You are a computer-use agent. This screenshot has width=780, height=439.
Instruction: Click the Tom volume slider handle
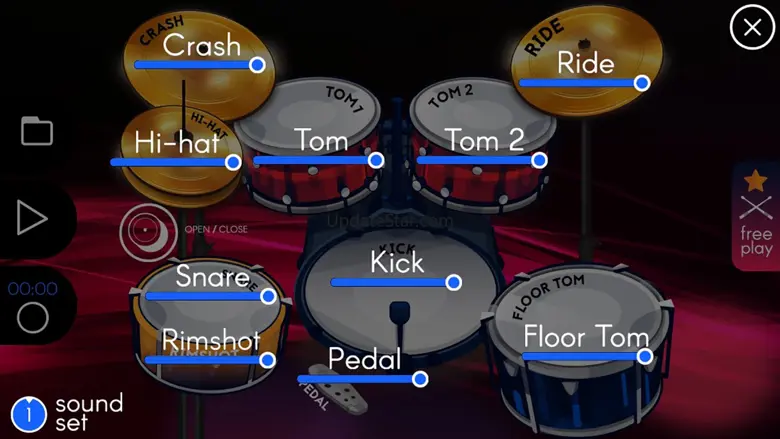376,160
